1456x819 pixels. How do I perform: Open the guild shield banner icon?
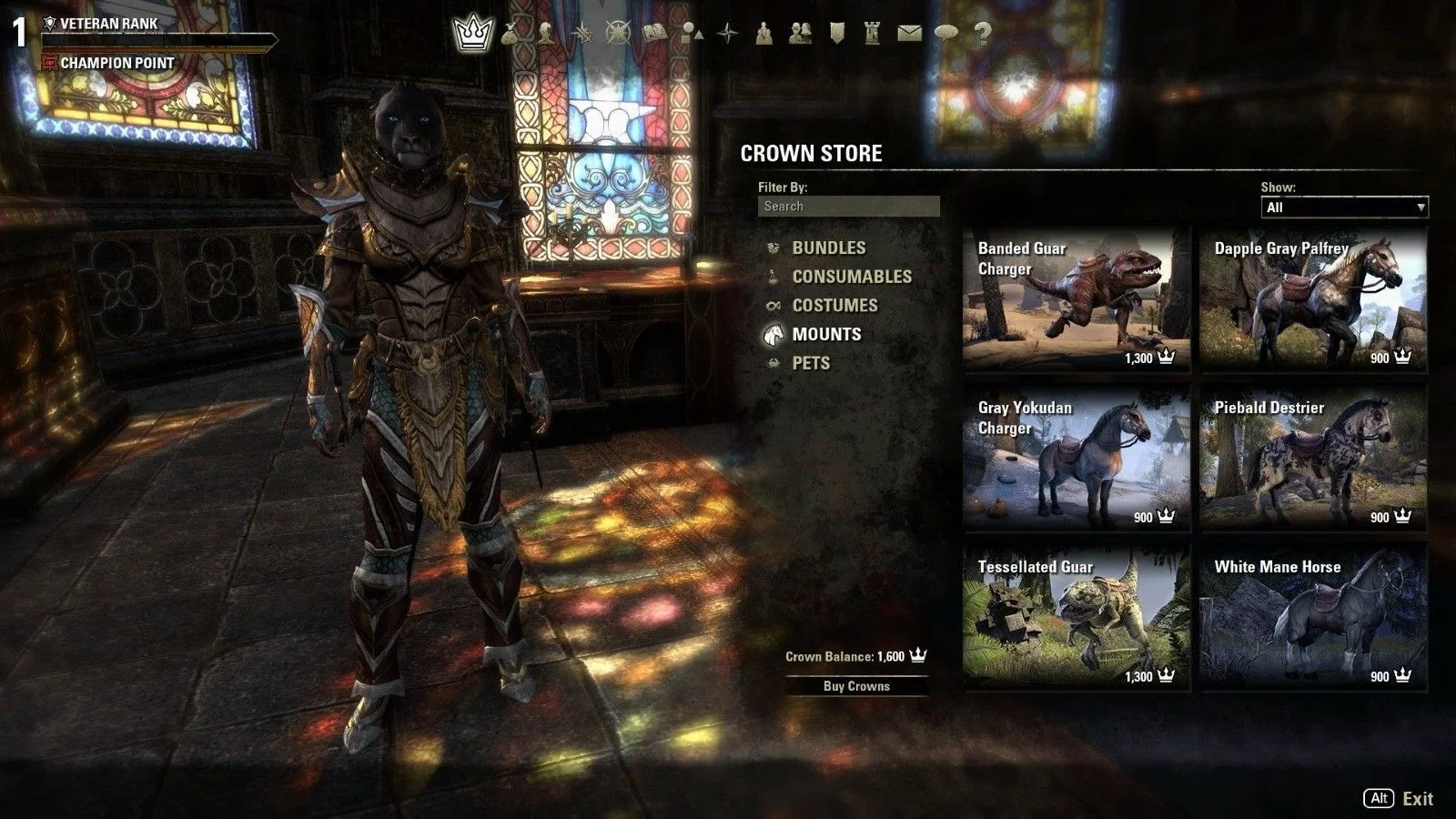coord(837,34)
